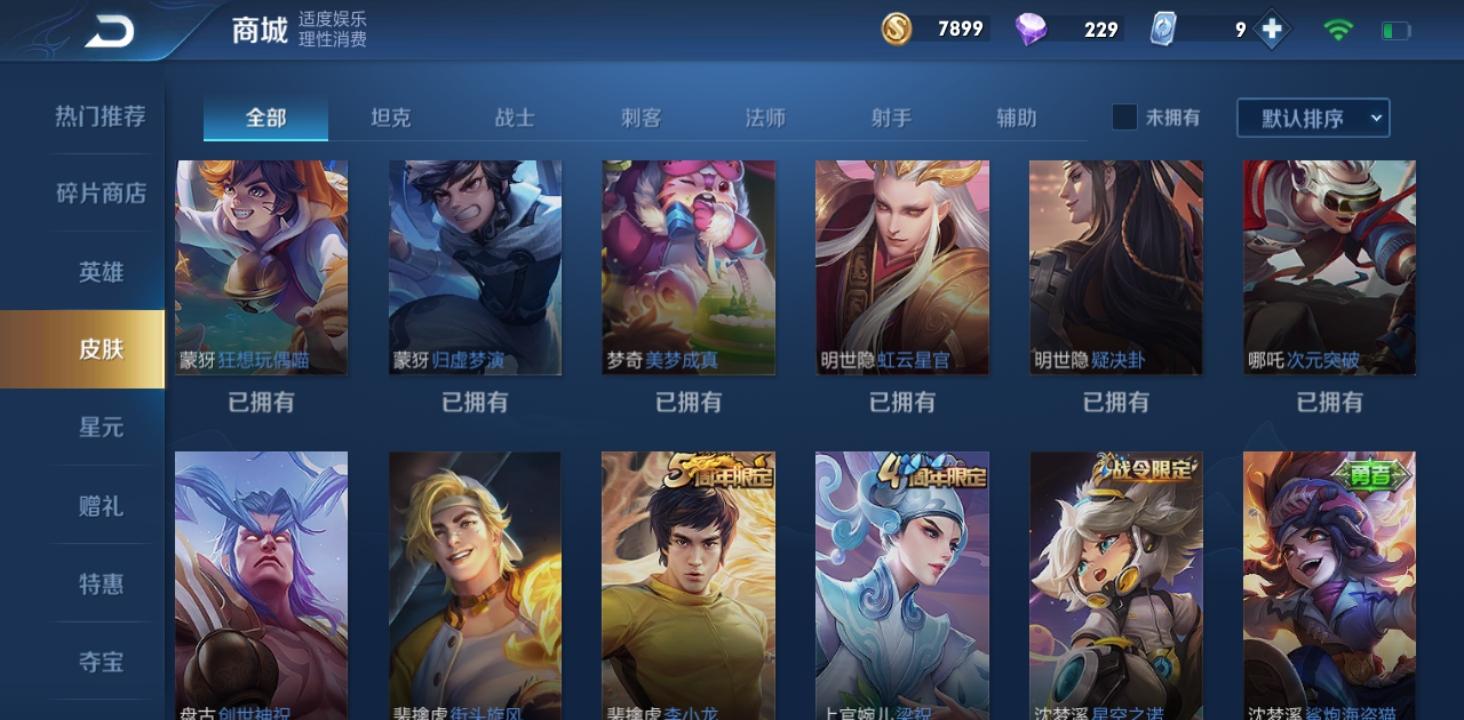
Task: Open the 星元 section
Action: coord(100,427)
